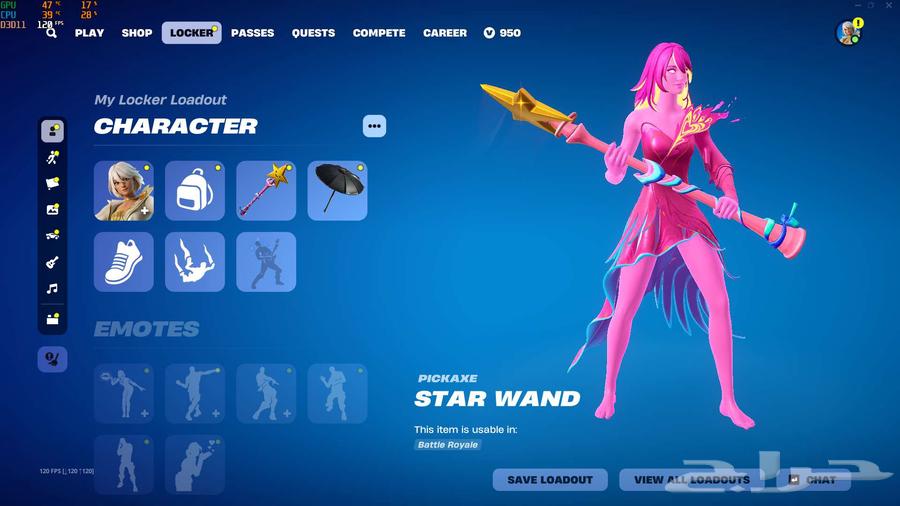
Task: Switch to the PLAY tab
Action: [89, 33]
